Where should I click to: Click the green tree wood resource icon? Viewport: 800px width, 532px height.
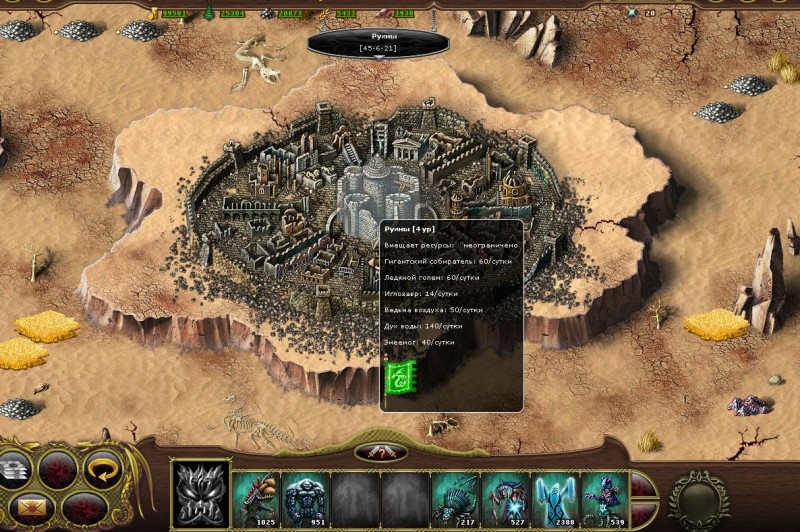coord(209,13)
